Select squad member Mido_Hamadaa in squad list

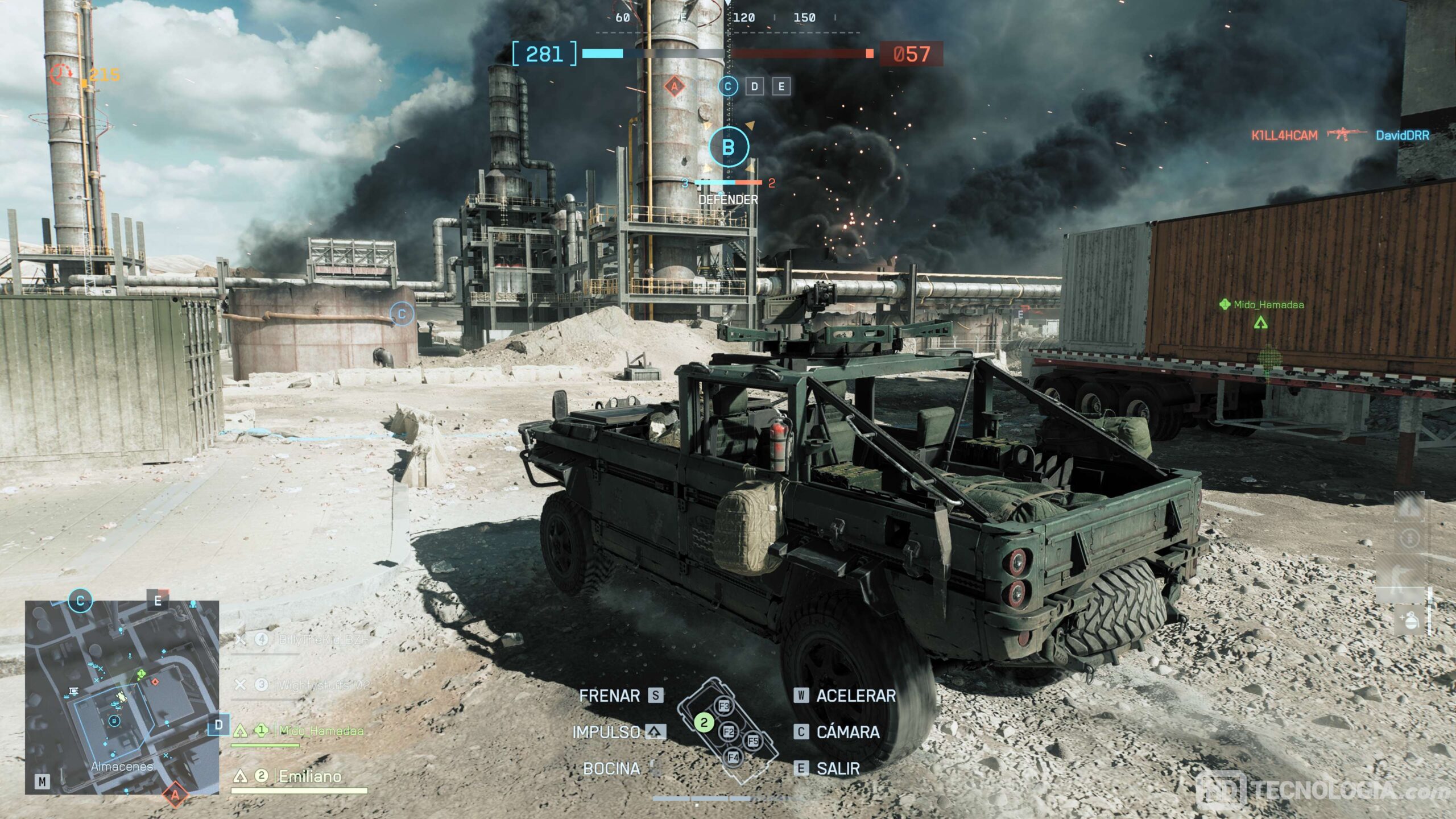coord(321,731)
